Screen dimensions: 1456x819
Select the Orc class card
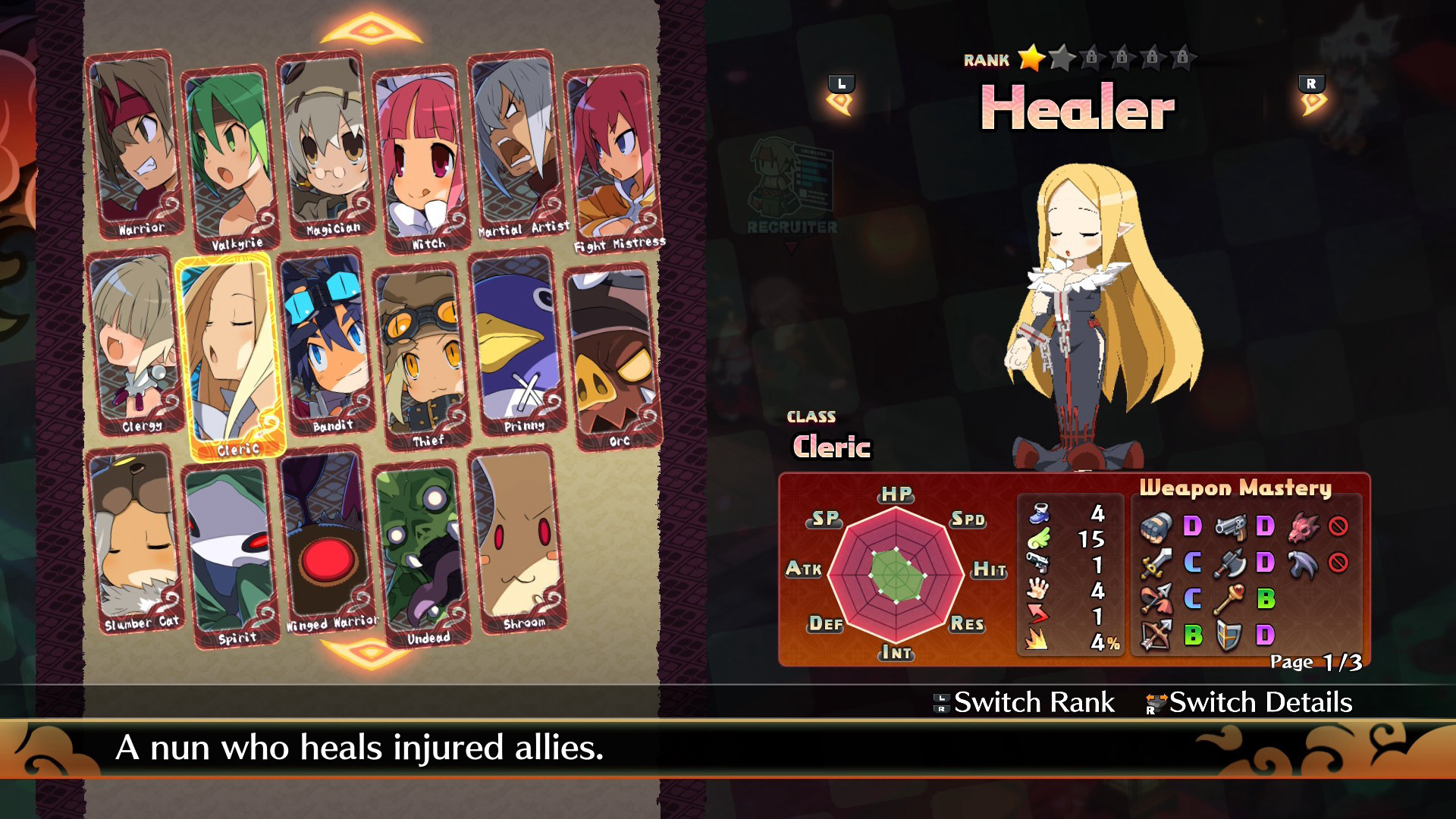[x=613, y=356]
